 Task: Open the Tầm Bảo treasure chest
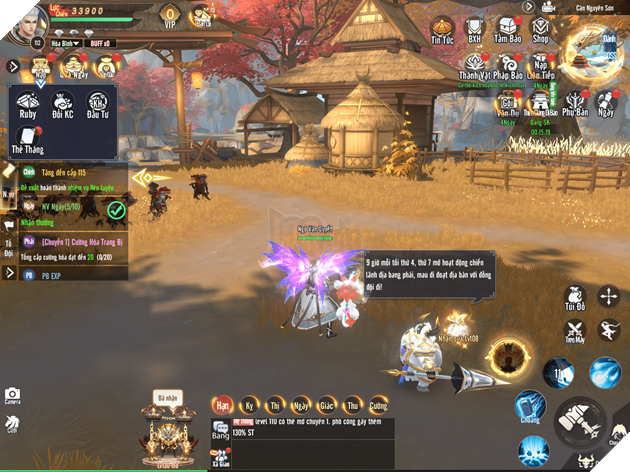(508, 28)
